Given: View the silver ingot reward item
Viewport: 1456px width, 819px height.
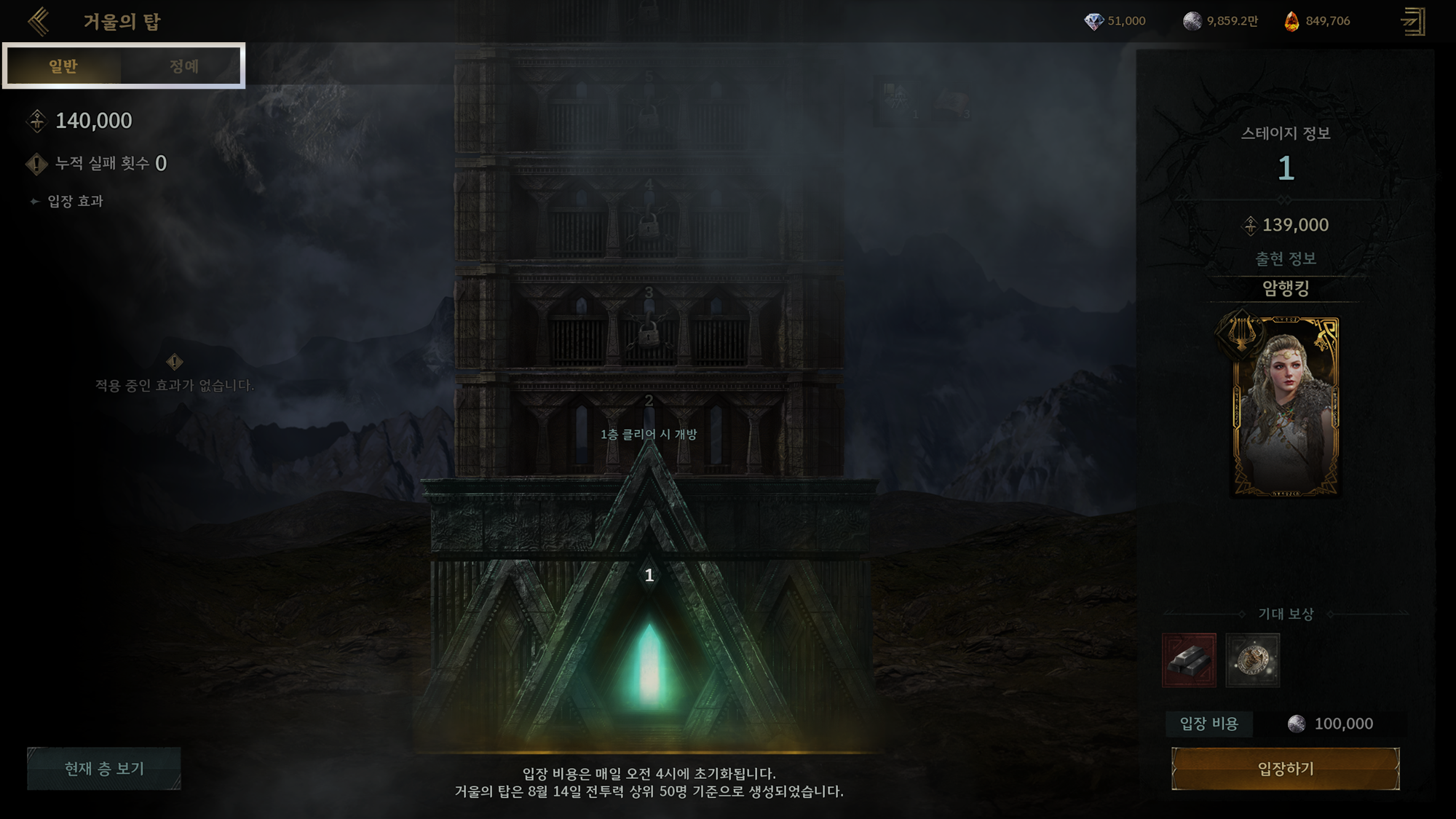Looking at the screenshot, I should coord(1189,660).
